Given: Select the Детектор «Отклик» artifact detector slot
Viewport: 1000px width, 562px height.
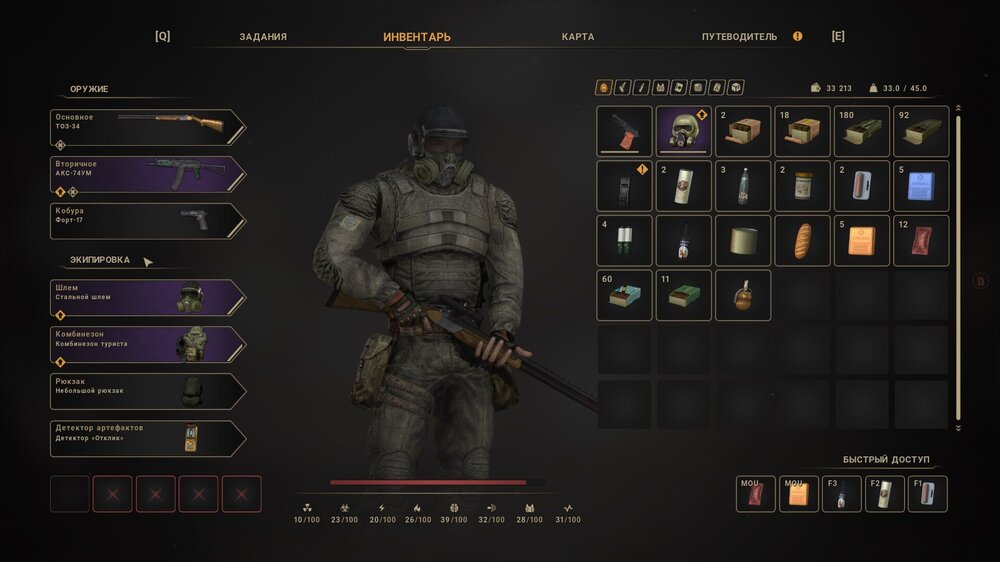Looking at the screenshot, I should coord(147,439).
